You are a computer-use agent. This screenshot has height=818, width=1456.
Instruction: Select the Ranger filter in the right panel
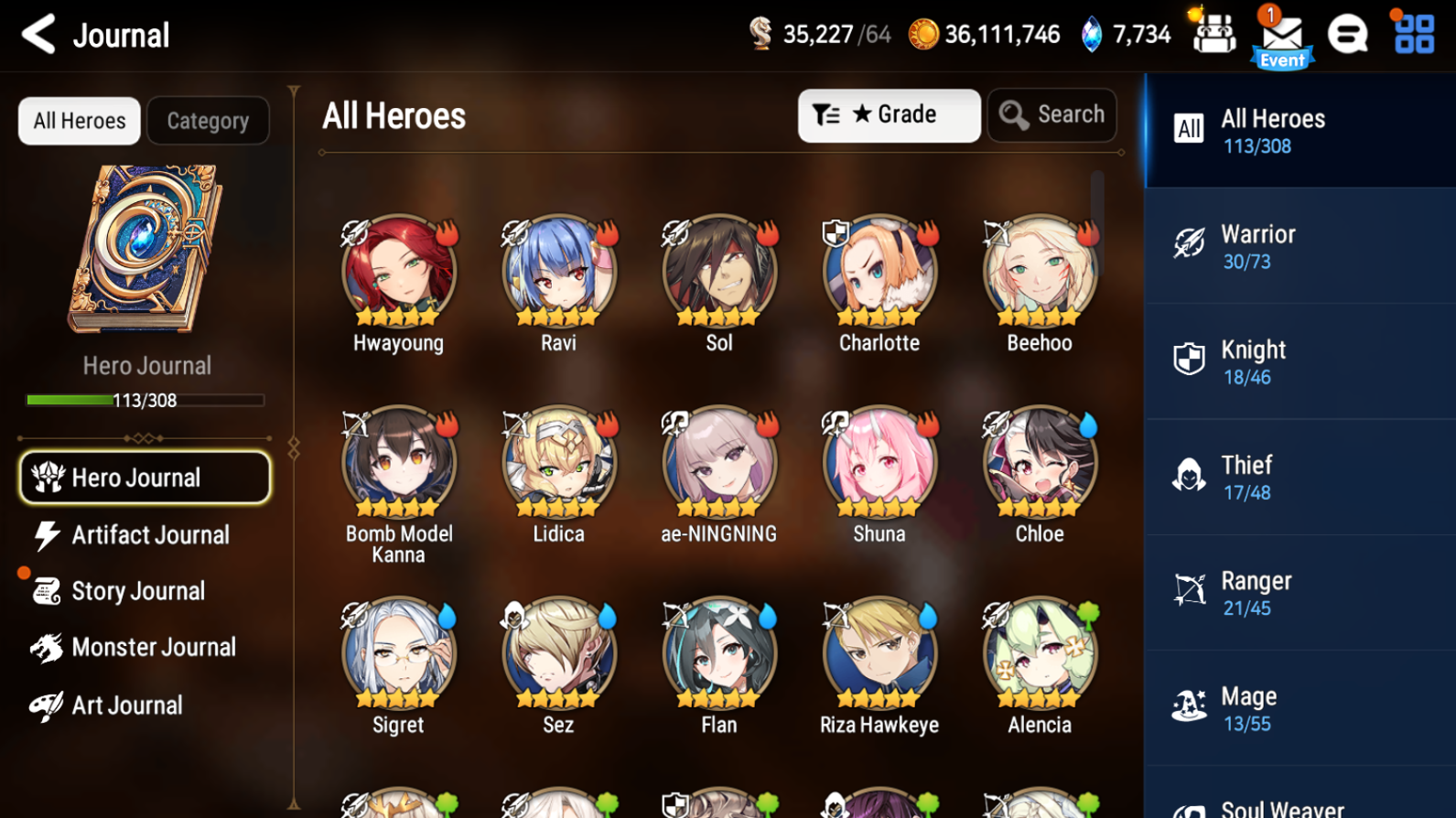pyautogui.click(x=1298, y=592)
